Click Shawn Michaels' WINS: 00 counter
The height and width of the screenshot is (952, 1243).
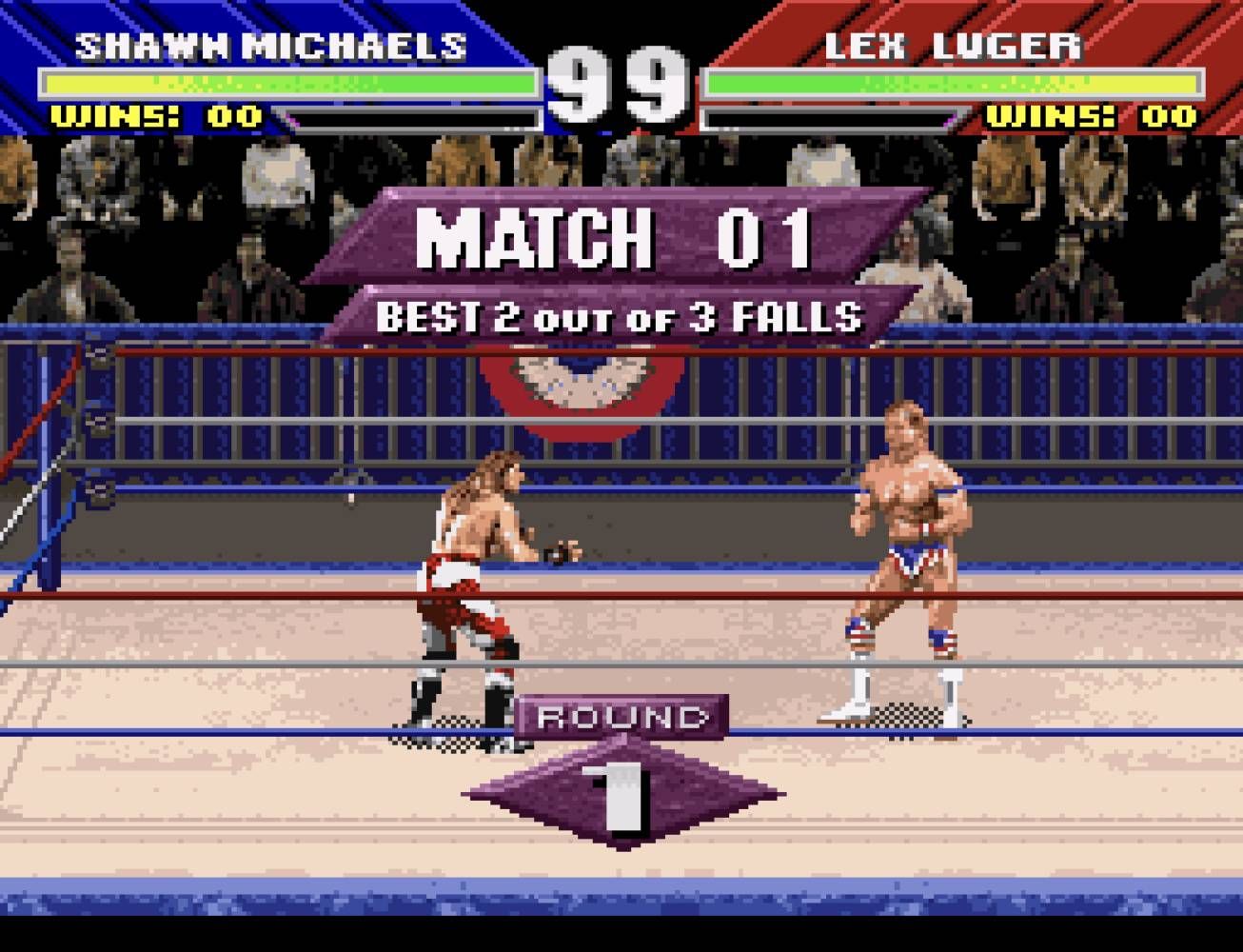click(x=152, y=118)
